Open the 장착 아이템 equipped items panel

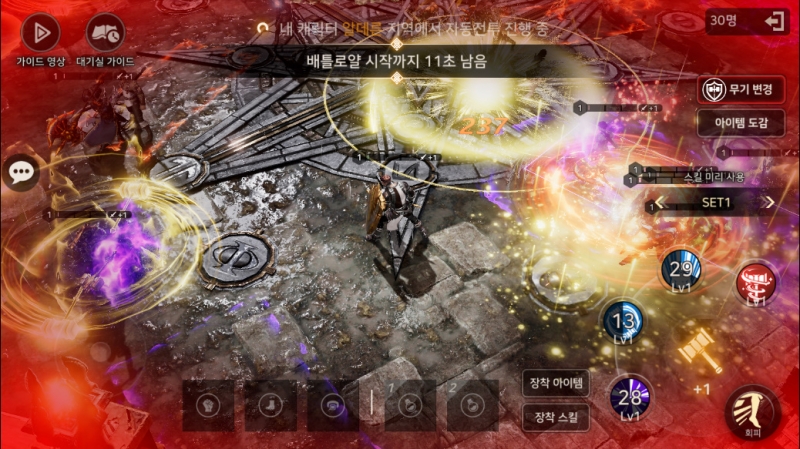pyautogui.click(x=556, y=383)
